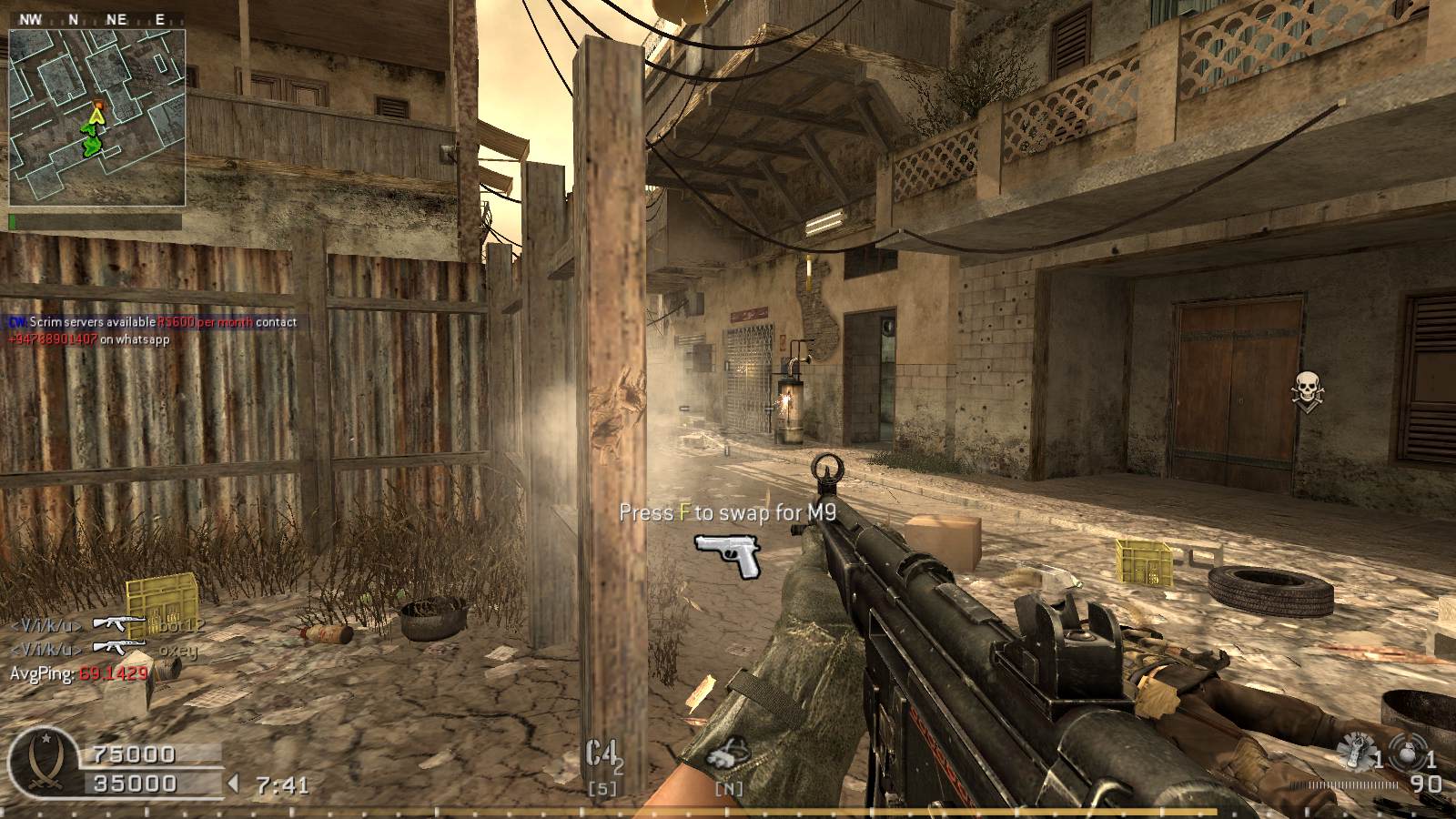
Task: Click the skull death marker icon
Action: [x=1307, y=389]
